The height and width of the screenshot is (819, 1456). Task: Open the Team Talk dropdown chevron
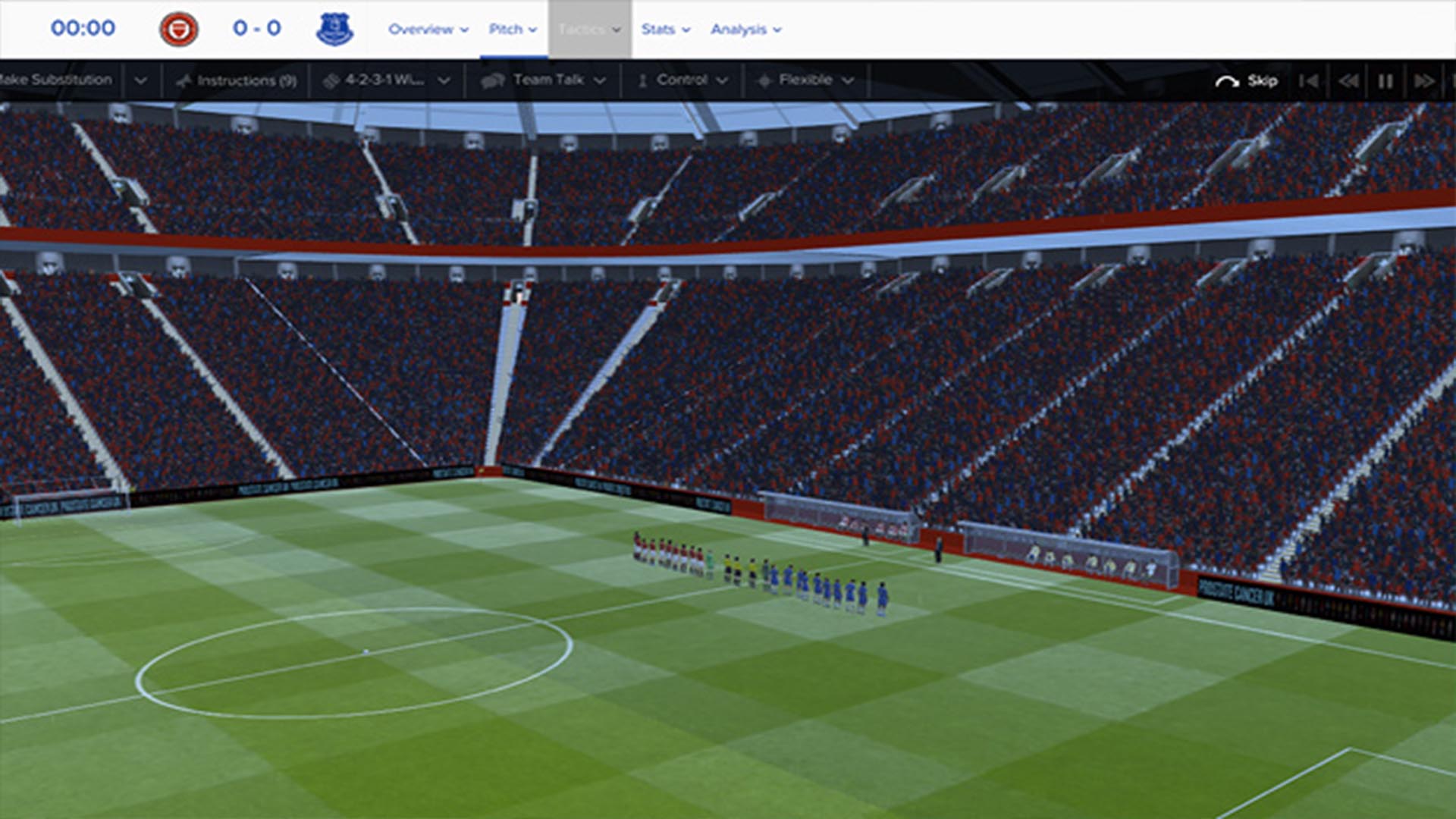click(x=600, y=80)
